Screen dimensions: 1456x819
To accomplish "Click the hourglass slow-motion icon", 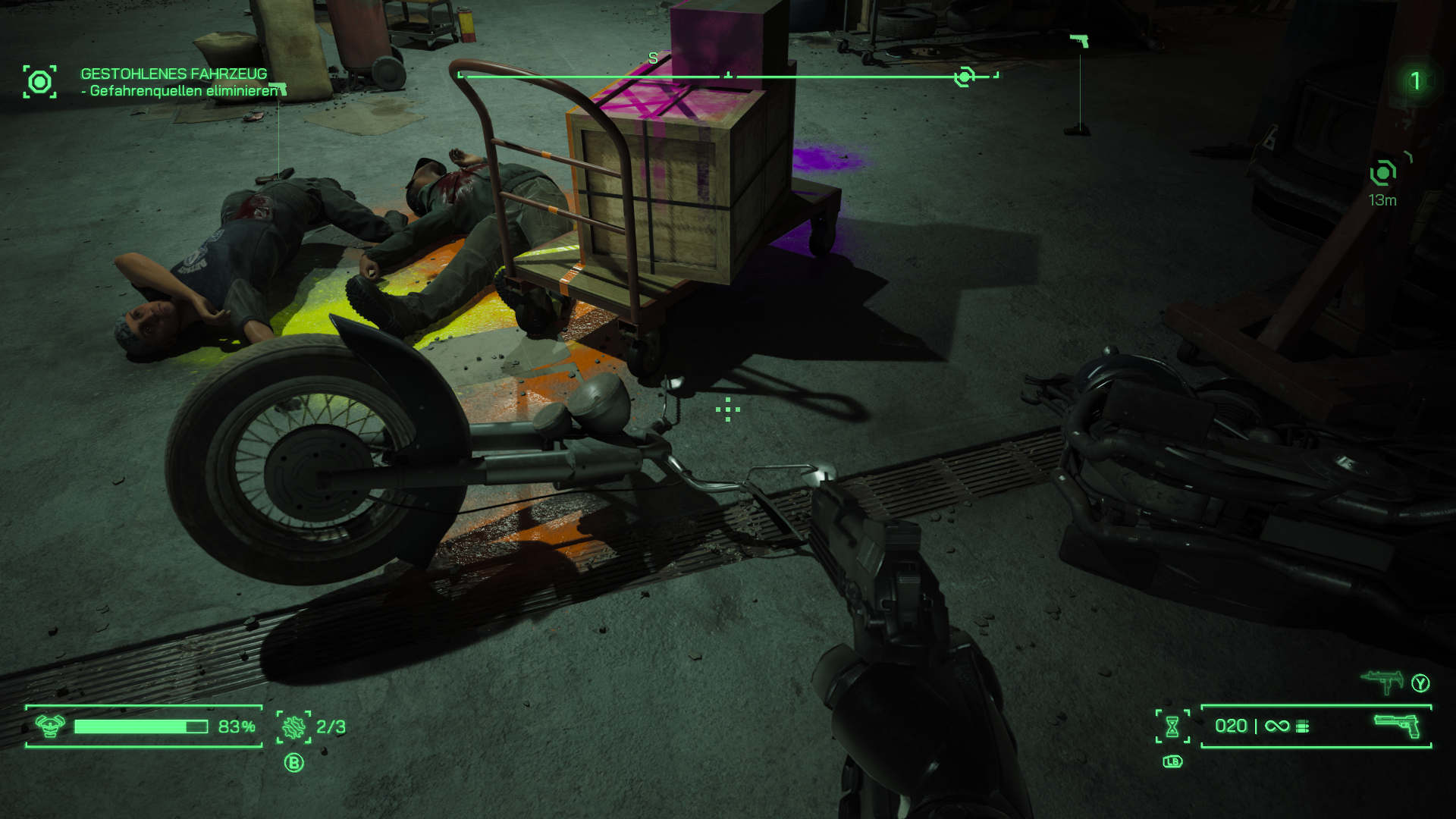I will (x=1172, y=726).
